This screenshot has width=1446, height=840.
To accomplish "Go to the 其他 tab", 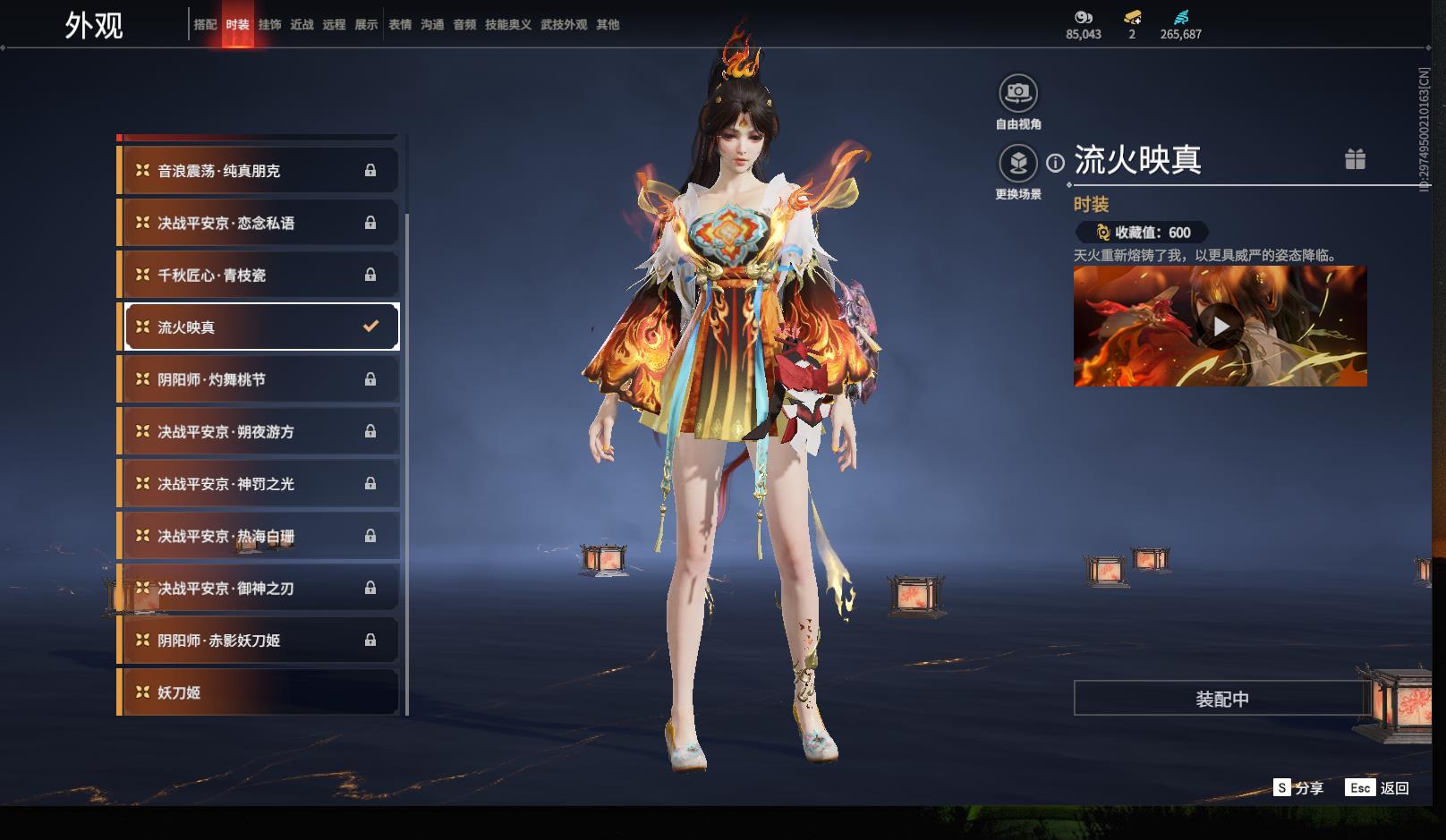I will [x=608, y=25].
